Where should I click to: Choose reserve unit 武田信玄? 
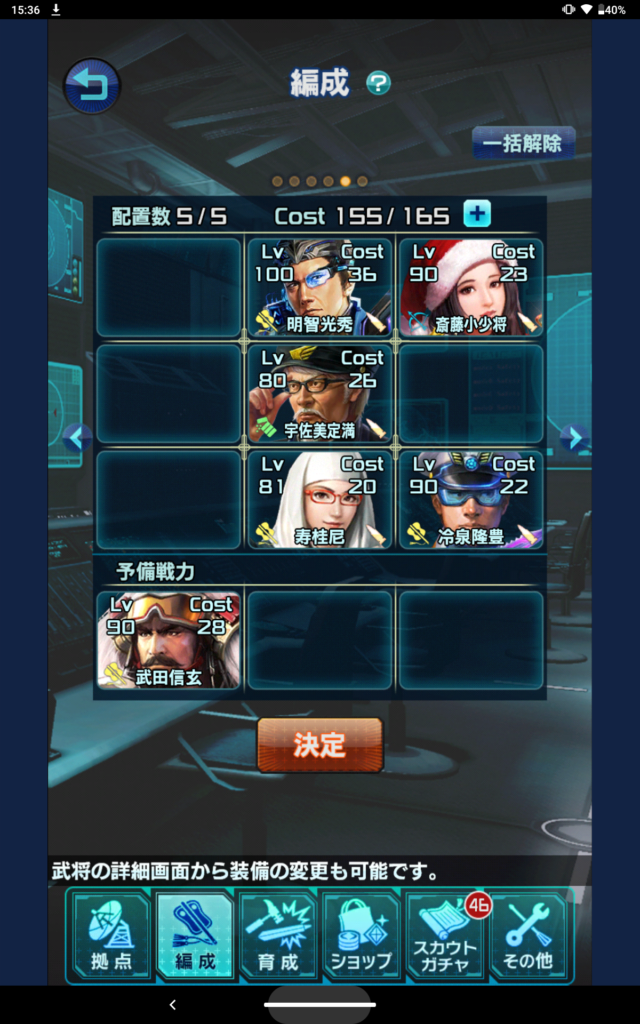pos(169,640)
